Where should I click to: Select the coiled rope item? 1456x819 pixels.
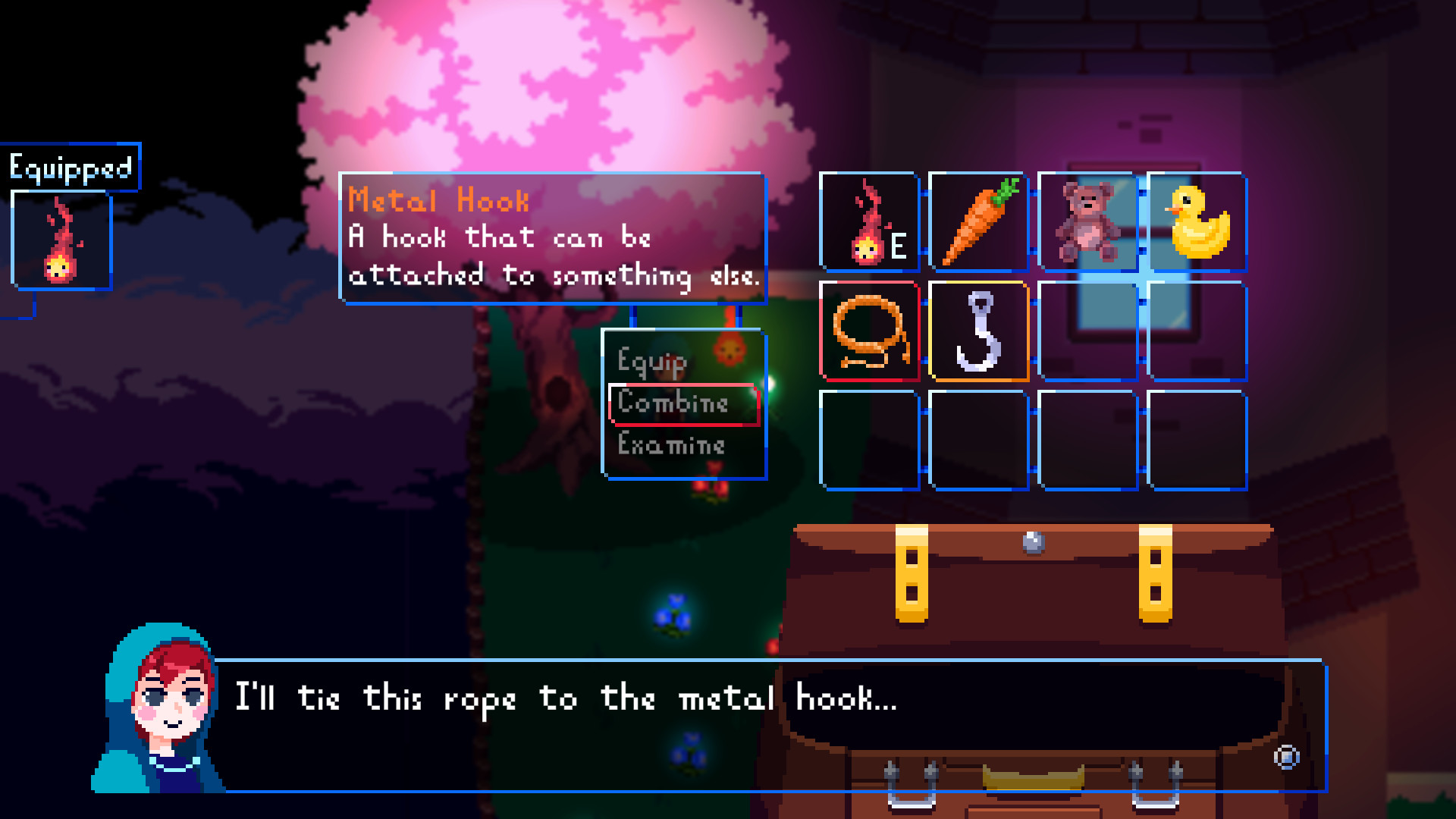(x=870, y=331)
